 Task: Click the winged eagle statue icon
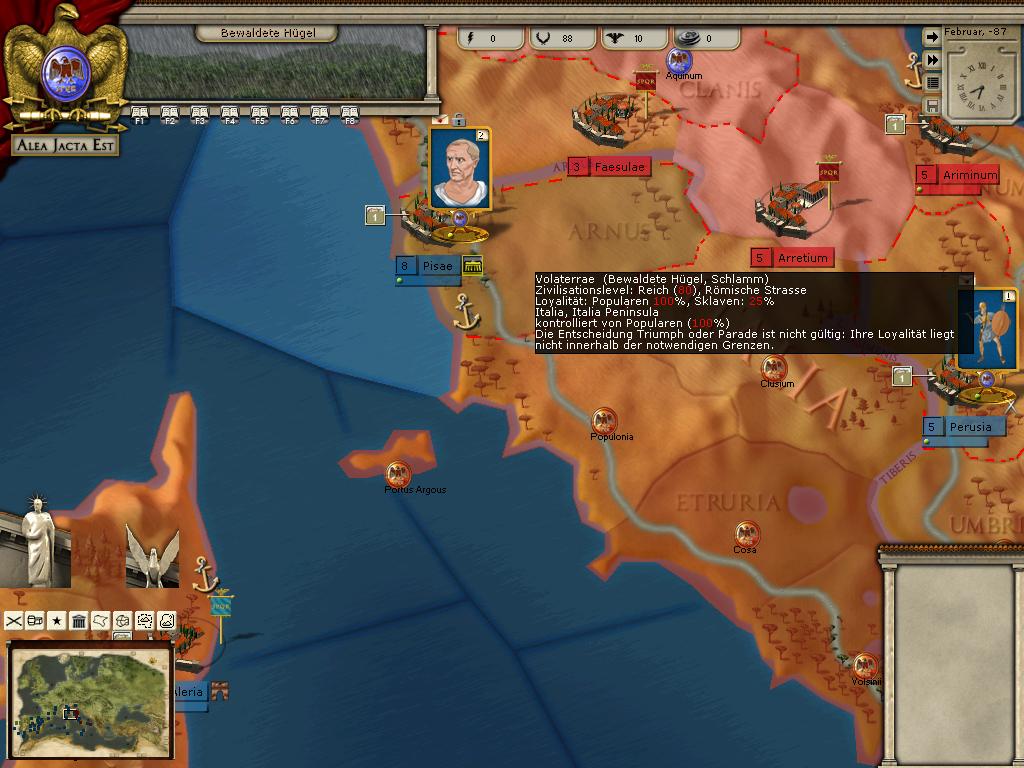click(152, 553)
